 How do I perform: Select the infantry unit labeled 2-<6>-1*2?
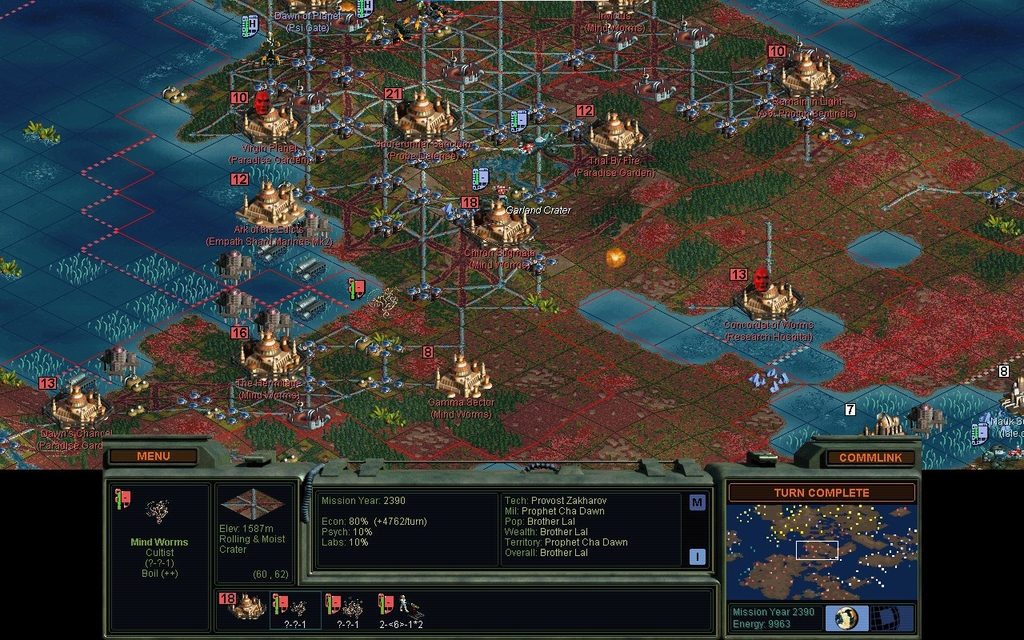[403, 608]
